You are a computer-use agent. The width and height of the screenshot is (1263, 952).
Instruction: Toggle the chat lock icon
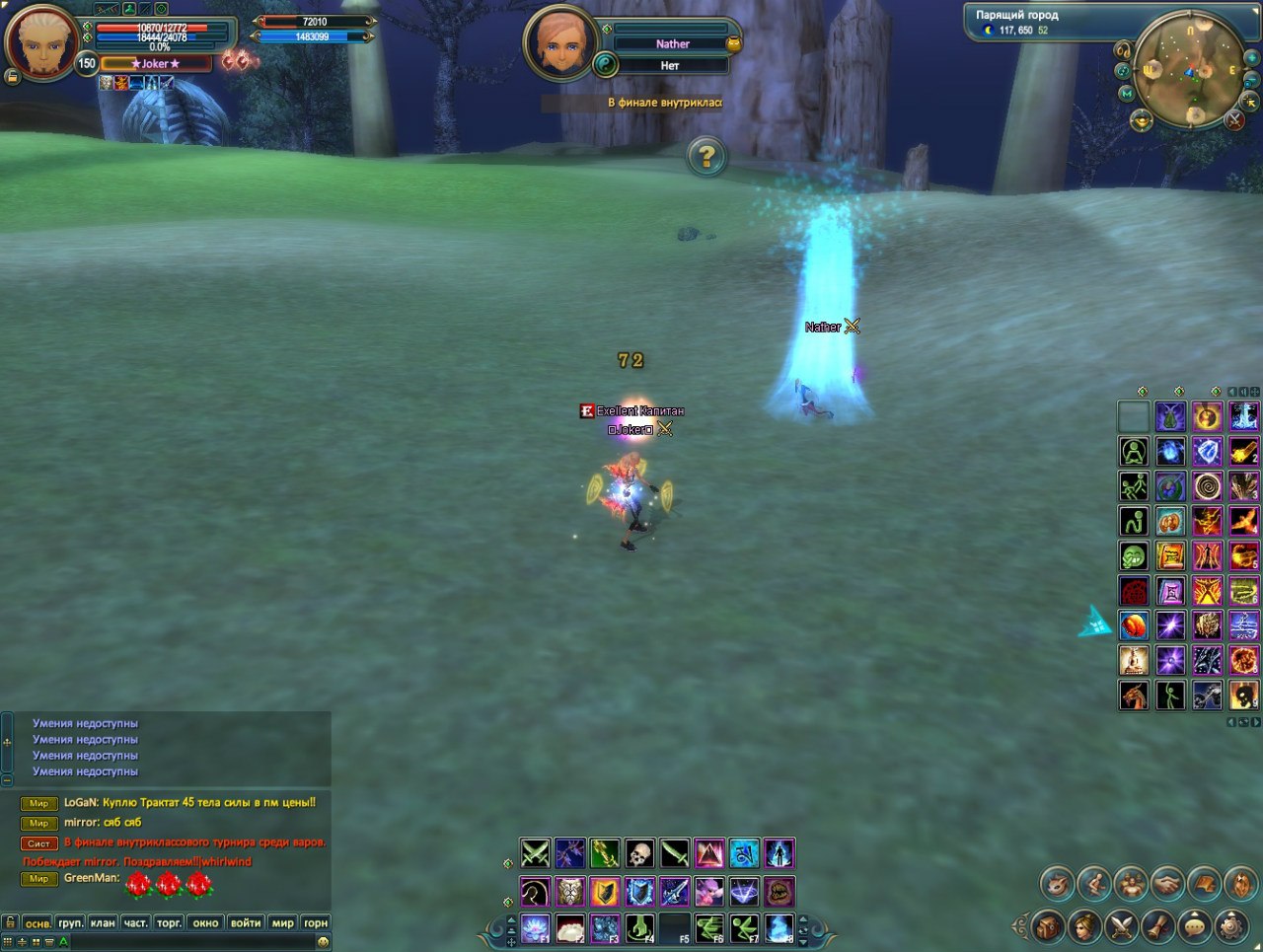tap(9, 922)
